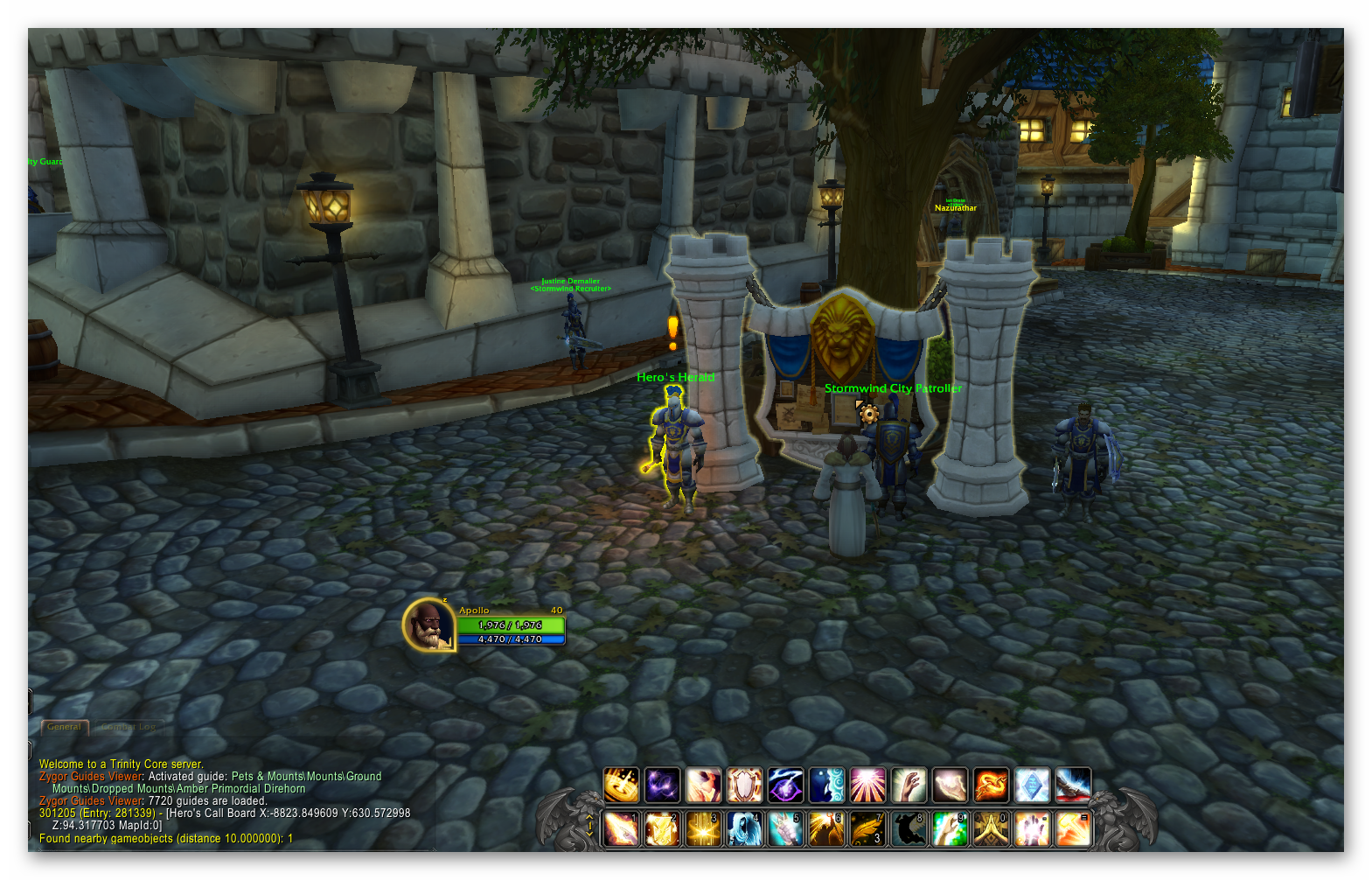This screenshot has width=1372, height=880.
Task: Activate the leaping silhouette ability in slot 8
Action: pyautogui.click(x=910, y=827)
